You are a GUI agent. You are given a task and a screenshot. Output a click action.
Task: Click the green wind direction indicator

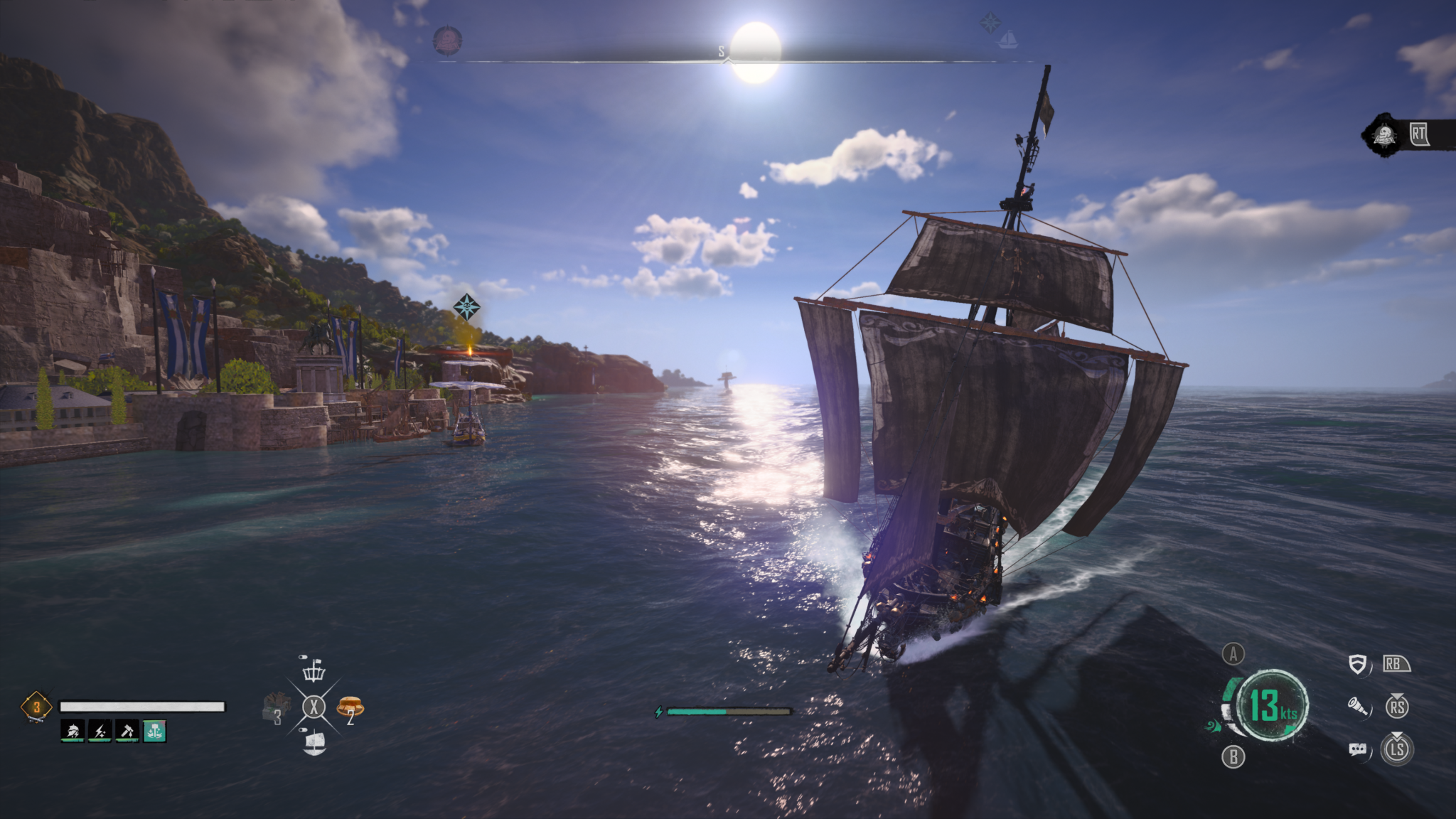click(1212, 726)
